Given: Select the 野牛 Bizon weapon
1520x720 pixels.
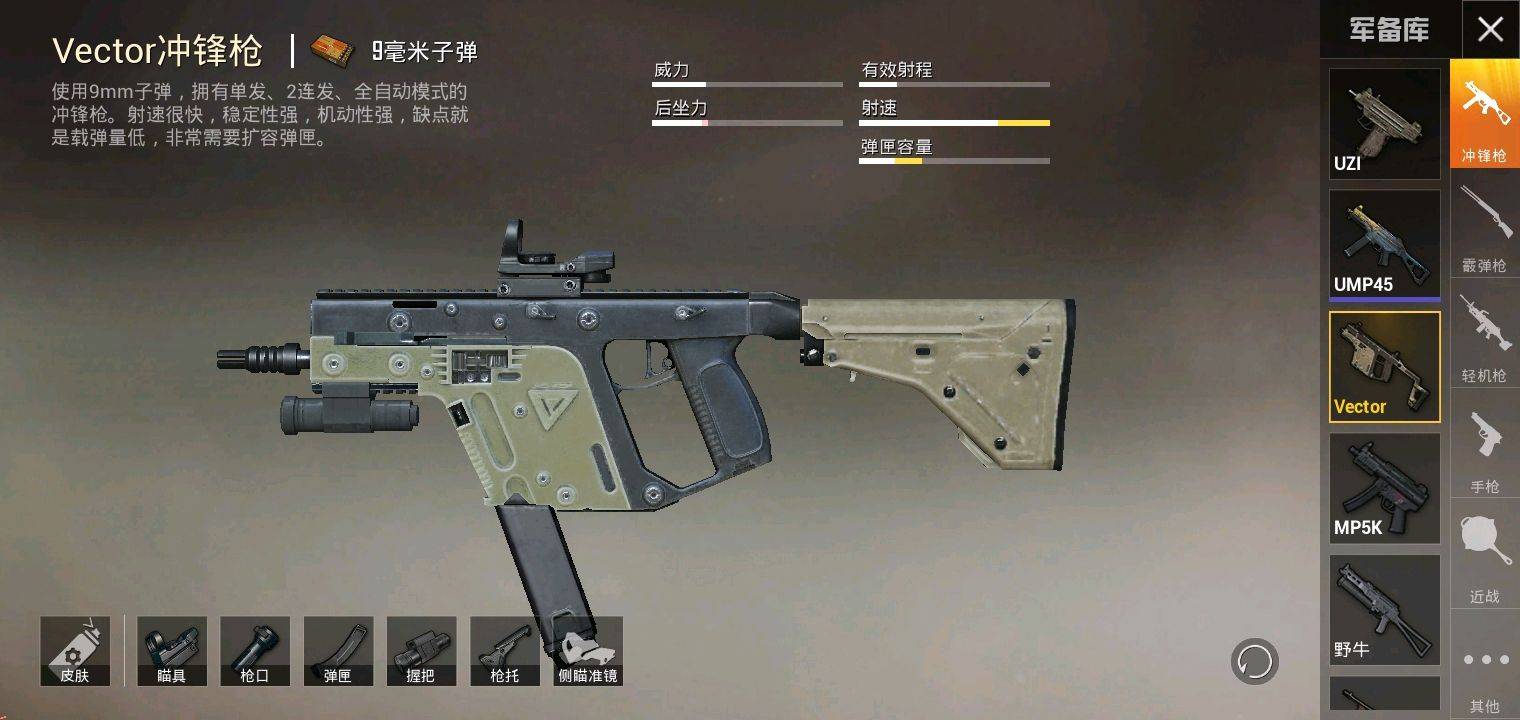Looking at the screenshot, I should pyautogui.click(x=1384, y=608).
